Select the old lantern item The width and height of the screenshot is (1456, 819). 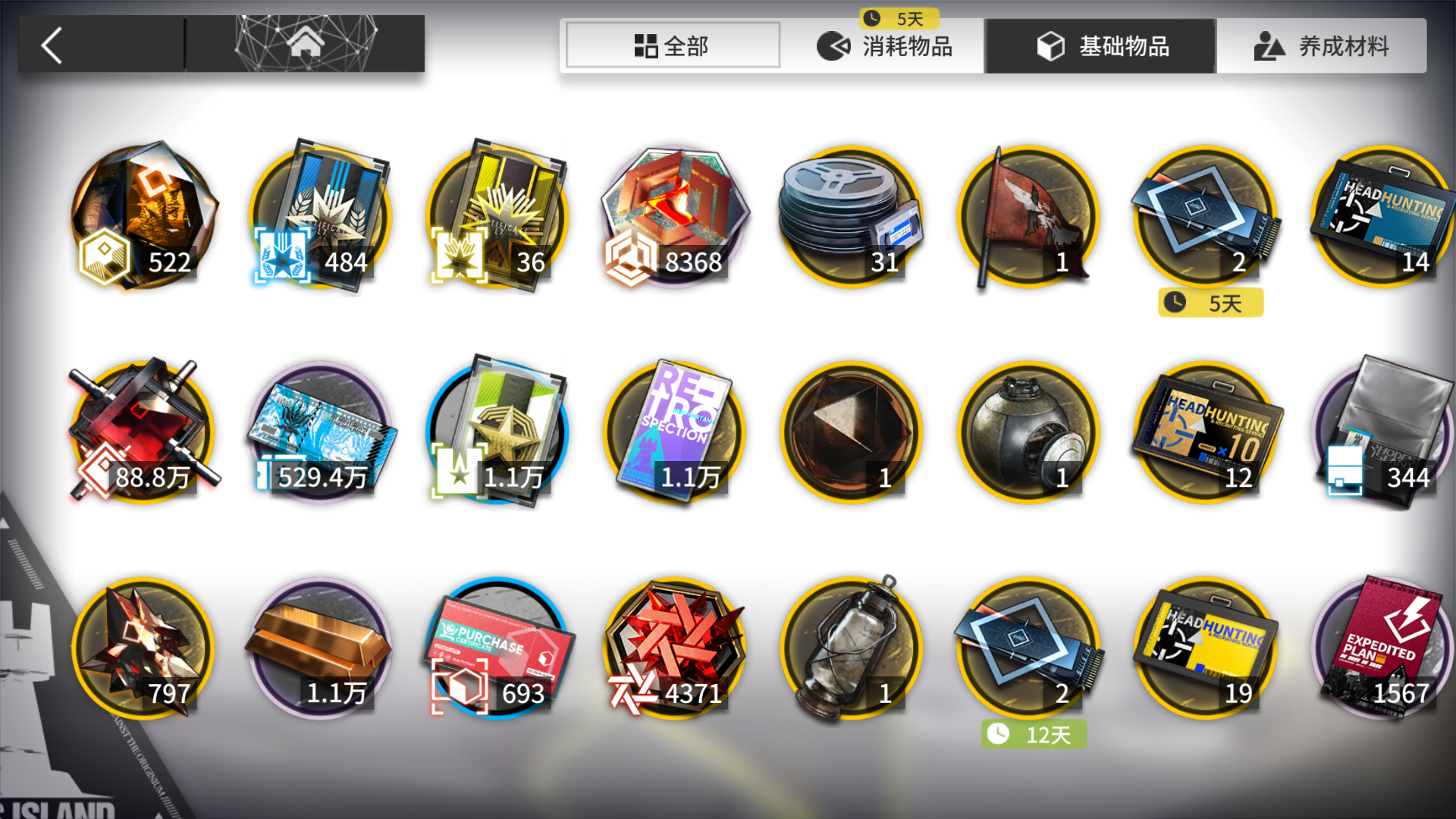pos(849,648)
